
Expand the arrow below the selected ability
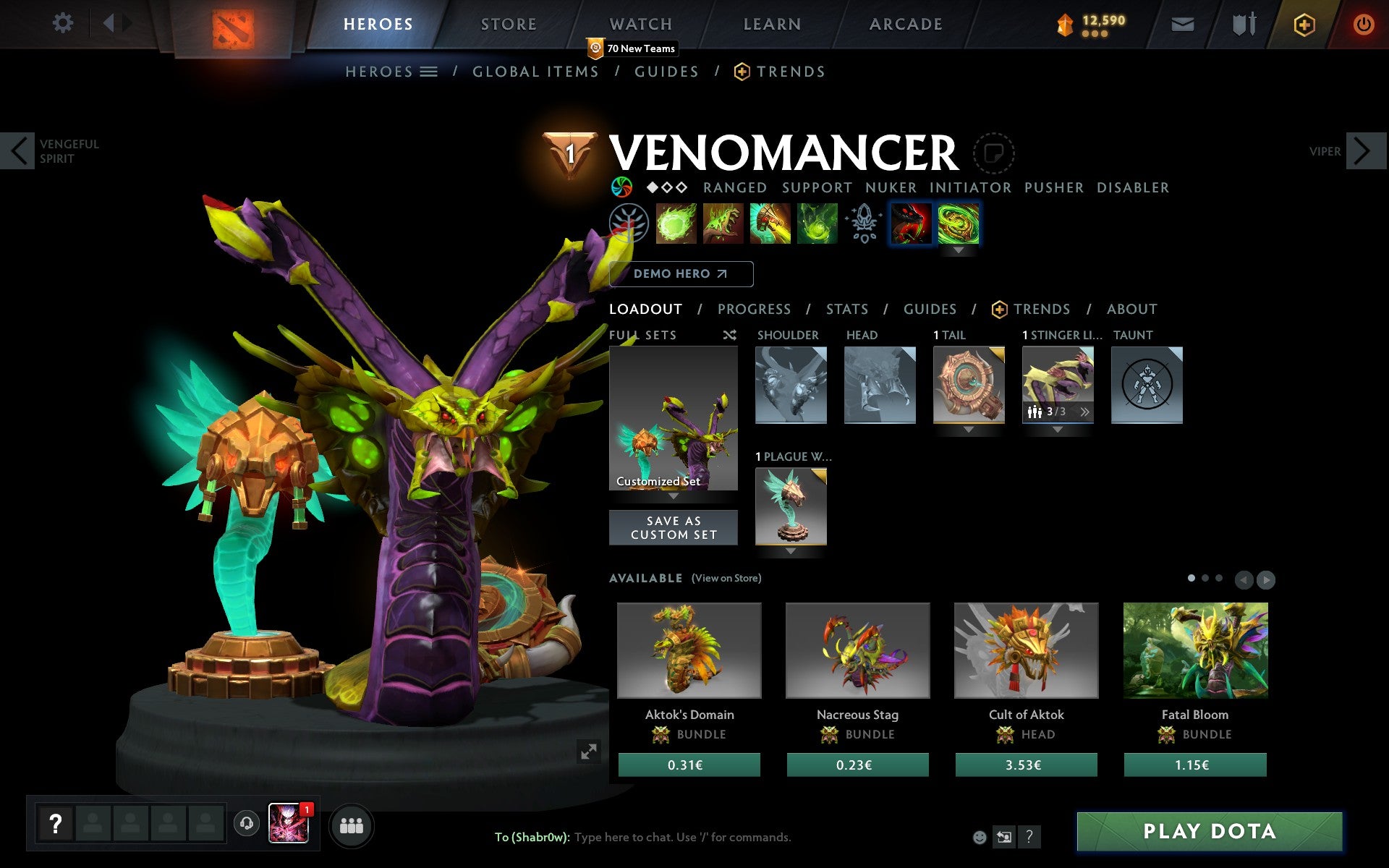pos(959,251)
